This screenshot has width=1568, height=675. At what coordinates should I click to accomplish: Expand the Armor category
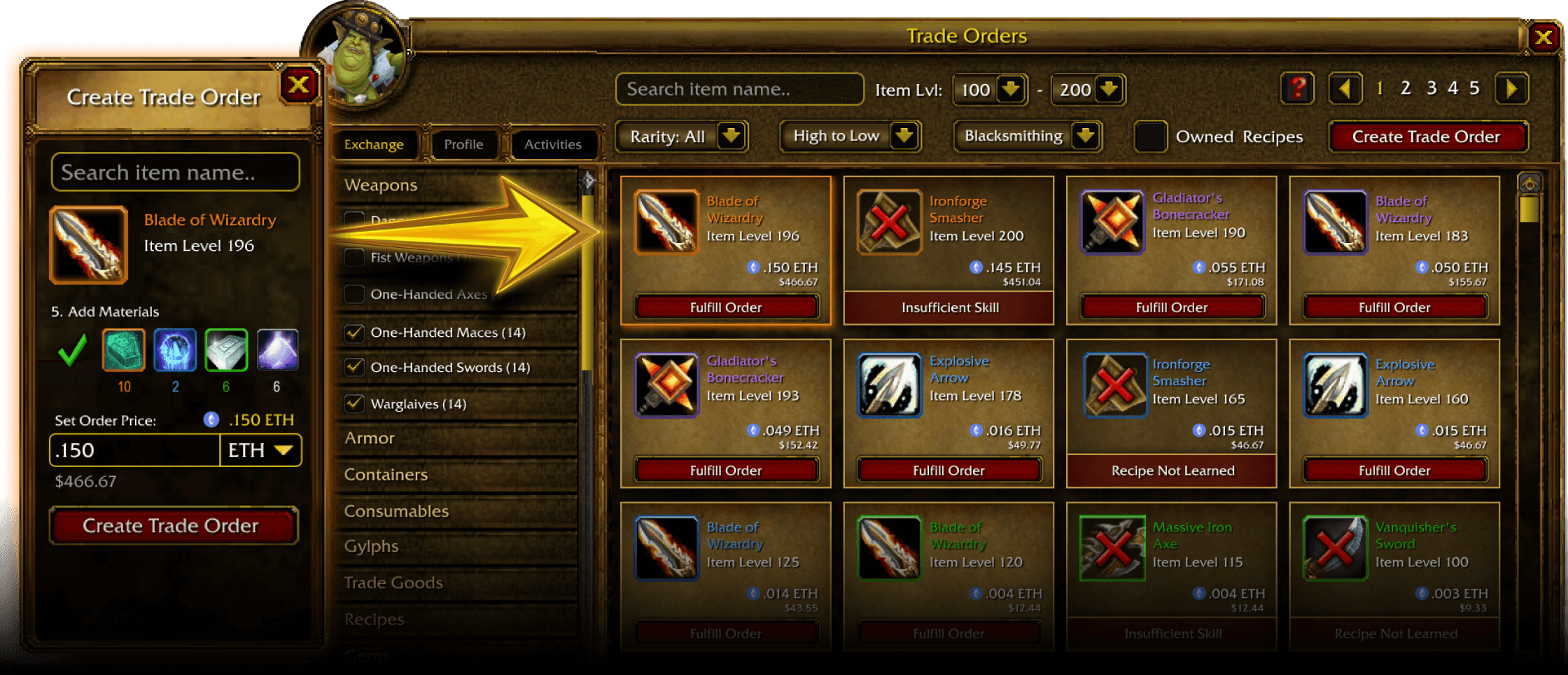(370, 438)
